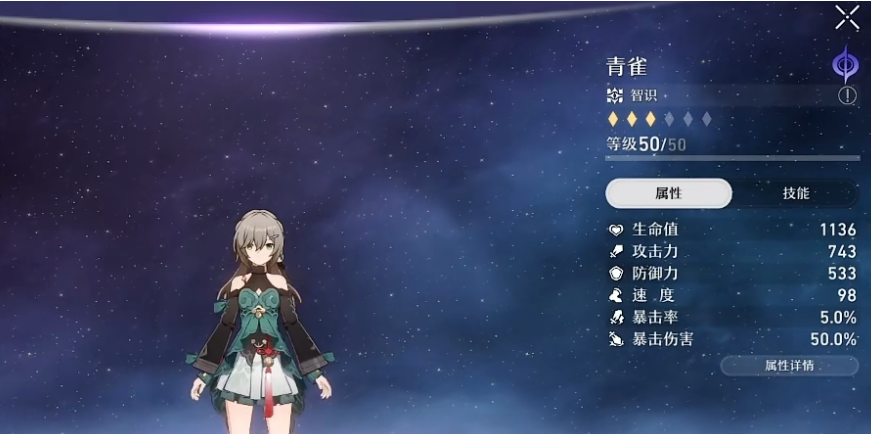Click the purple Quantum element icon

[x=845, y=65]
